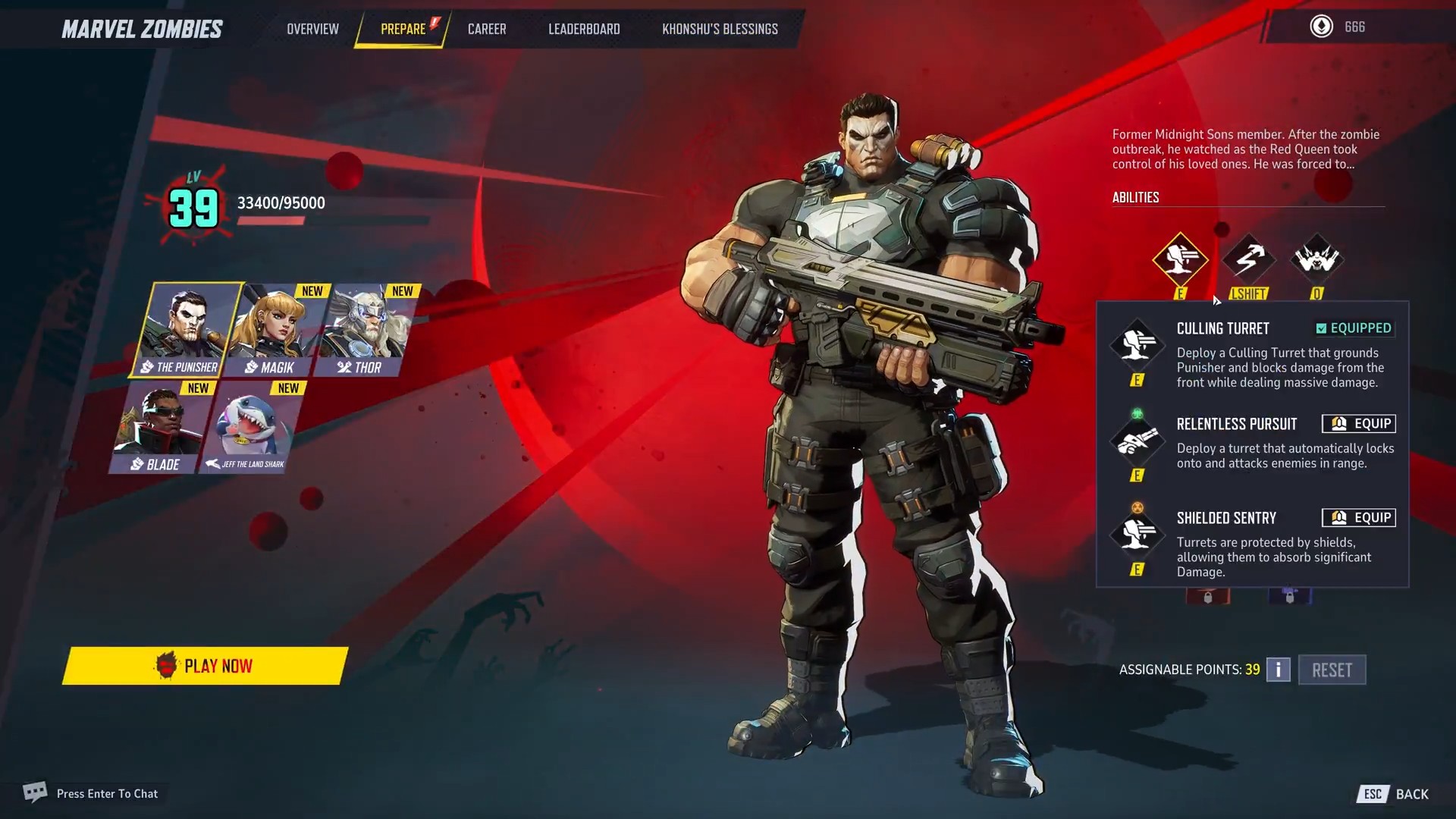Show assignable points info
The width and height of the screenshot is (1456, 819).
point(1278,670)
